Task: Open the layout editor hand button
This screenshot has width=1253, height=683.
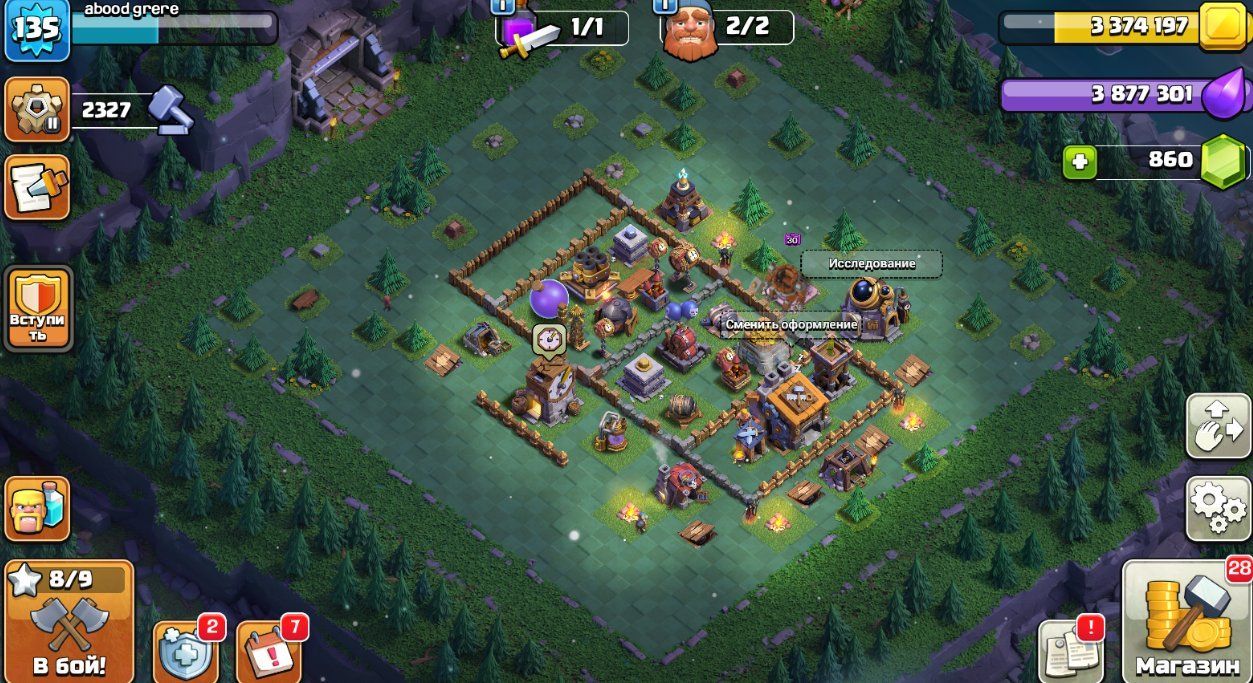Action: 1217,426
